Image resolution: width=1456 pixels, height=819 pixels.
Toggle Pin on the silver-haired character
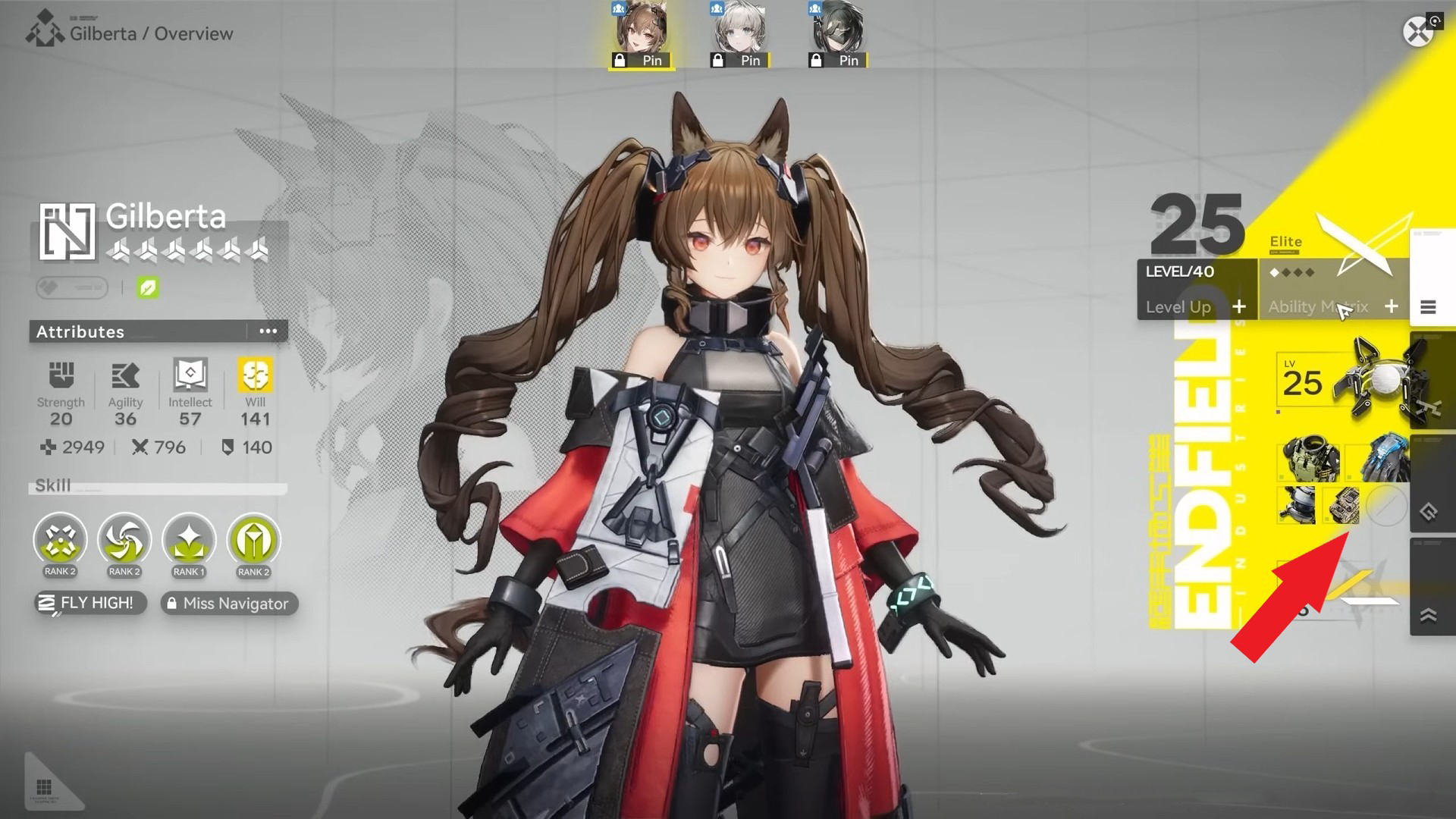[739, 60]
